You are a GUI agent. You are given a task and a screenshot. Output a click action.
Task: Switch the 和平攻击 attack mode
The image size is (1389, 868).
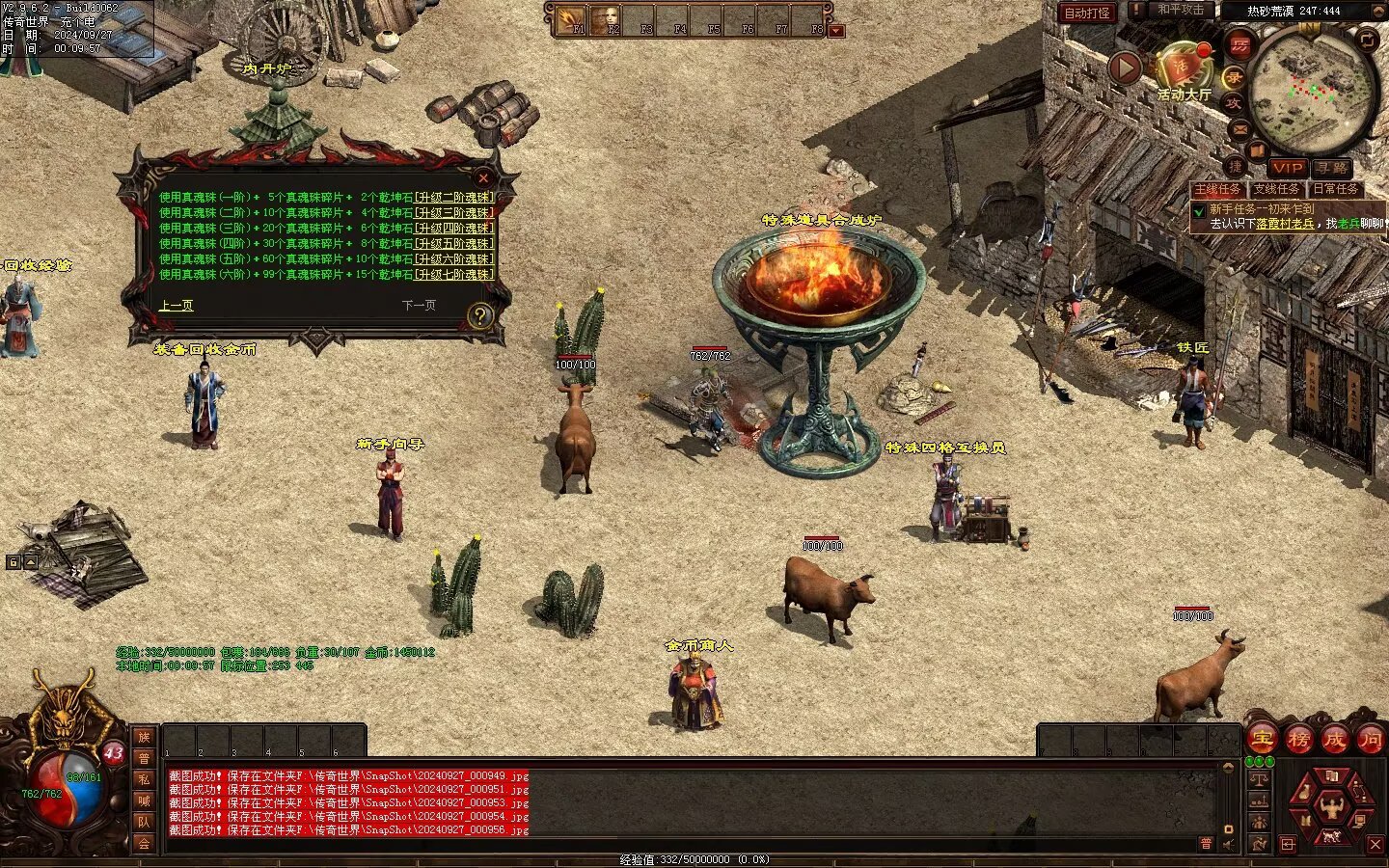1181,10
